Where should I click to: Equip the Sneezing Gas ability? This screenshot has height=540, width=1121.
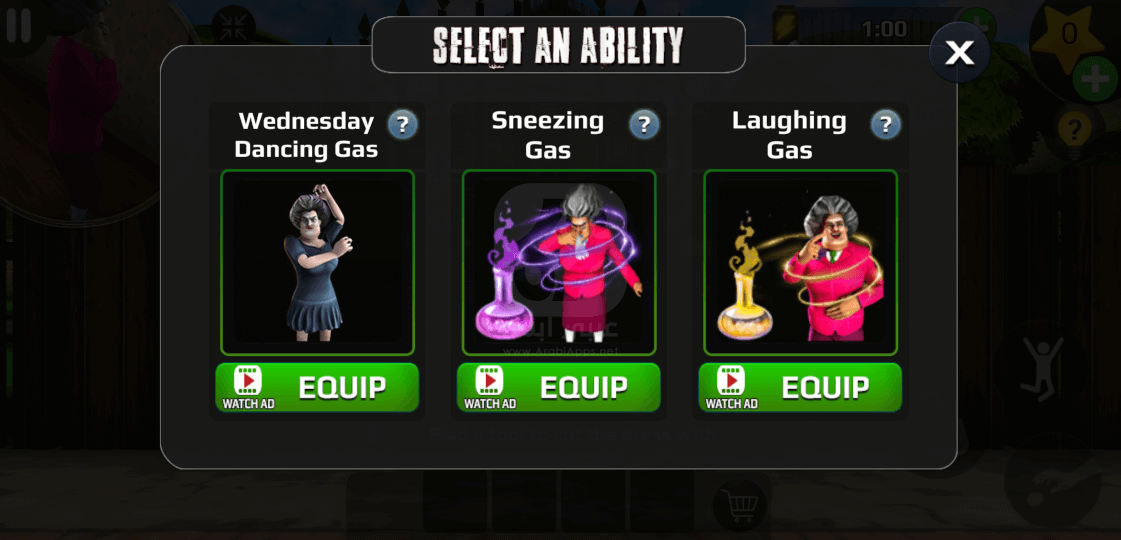tap(558, 387)
